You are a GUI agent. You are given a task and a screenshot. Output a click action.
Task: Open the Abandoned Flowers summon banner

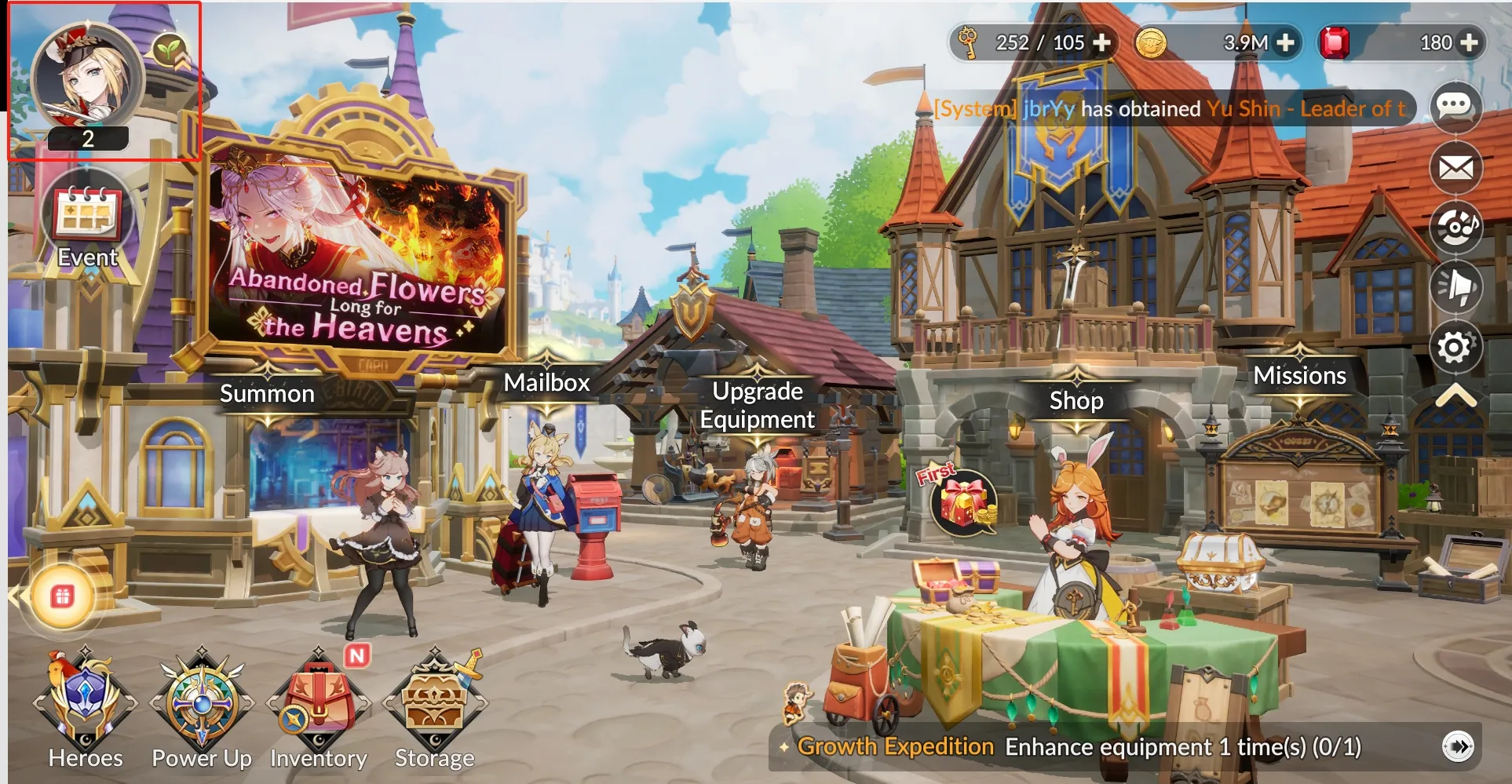[x=358, y=259]
